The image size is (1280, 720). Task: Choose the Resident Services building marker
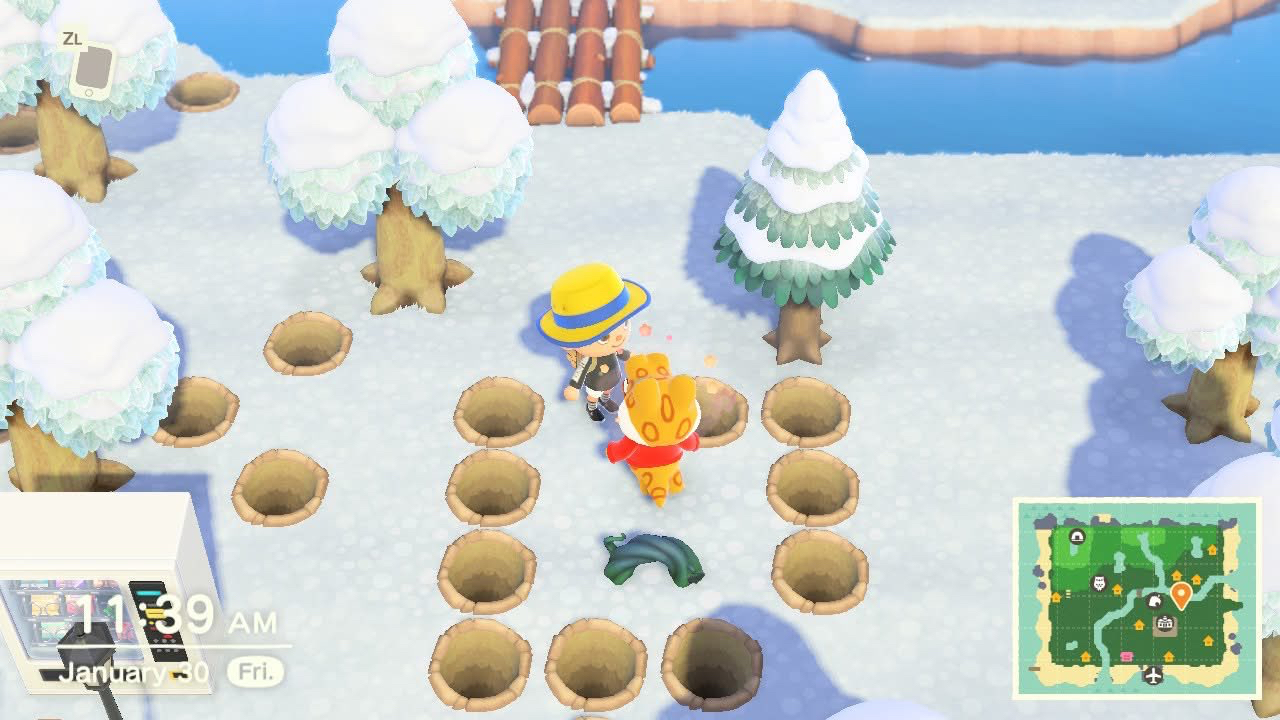point(1164,624)
